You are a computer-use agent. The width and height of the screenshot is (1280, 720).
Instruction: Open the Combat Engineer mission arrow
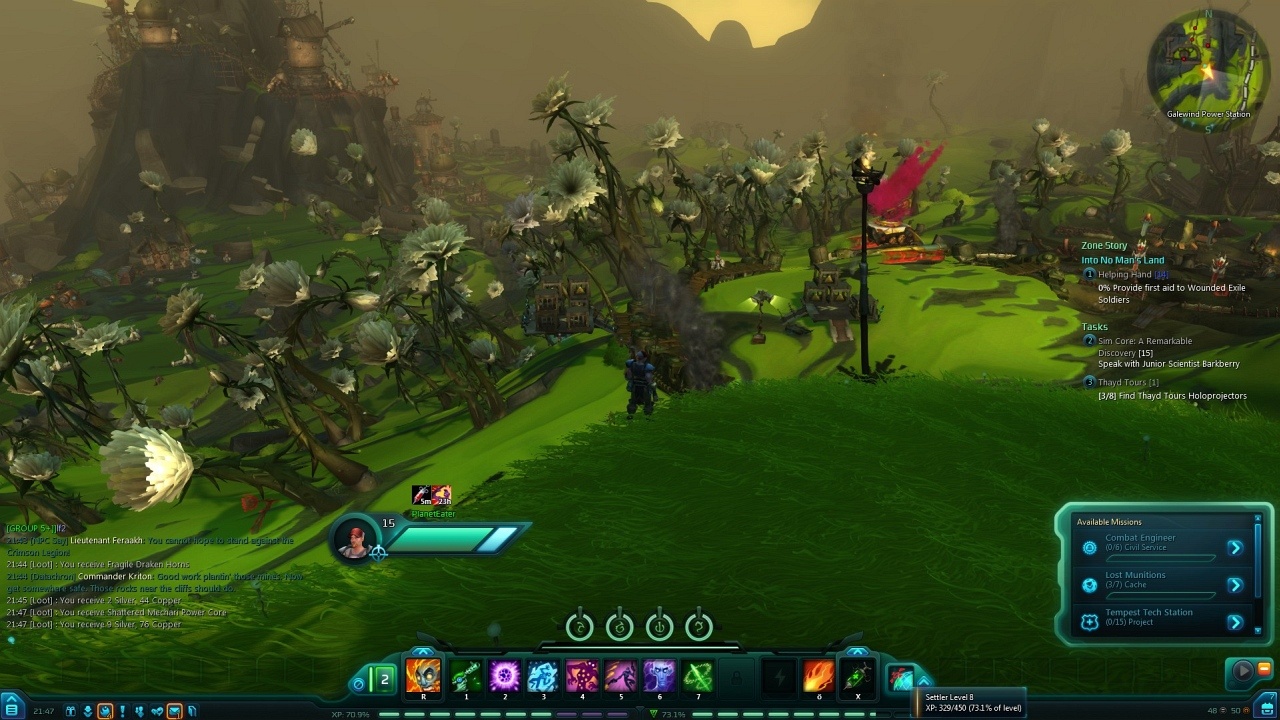1235,547
